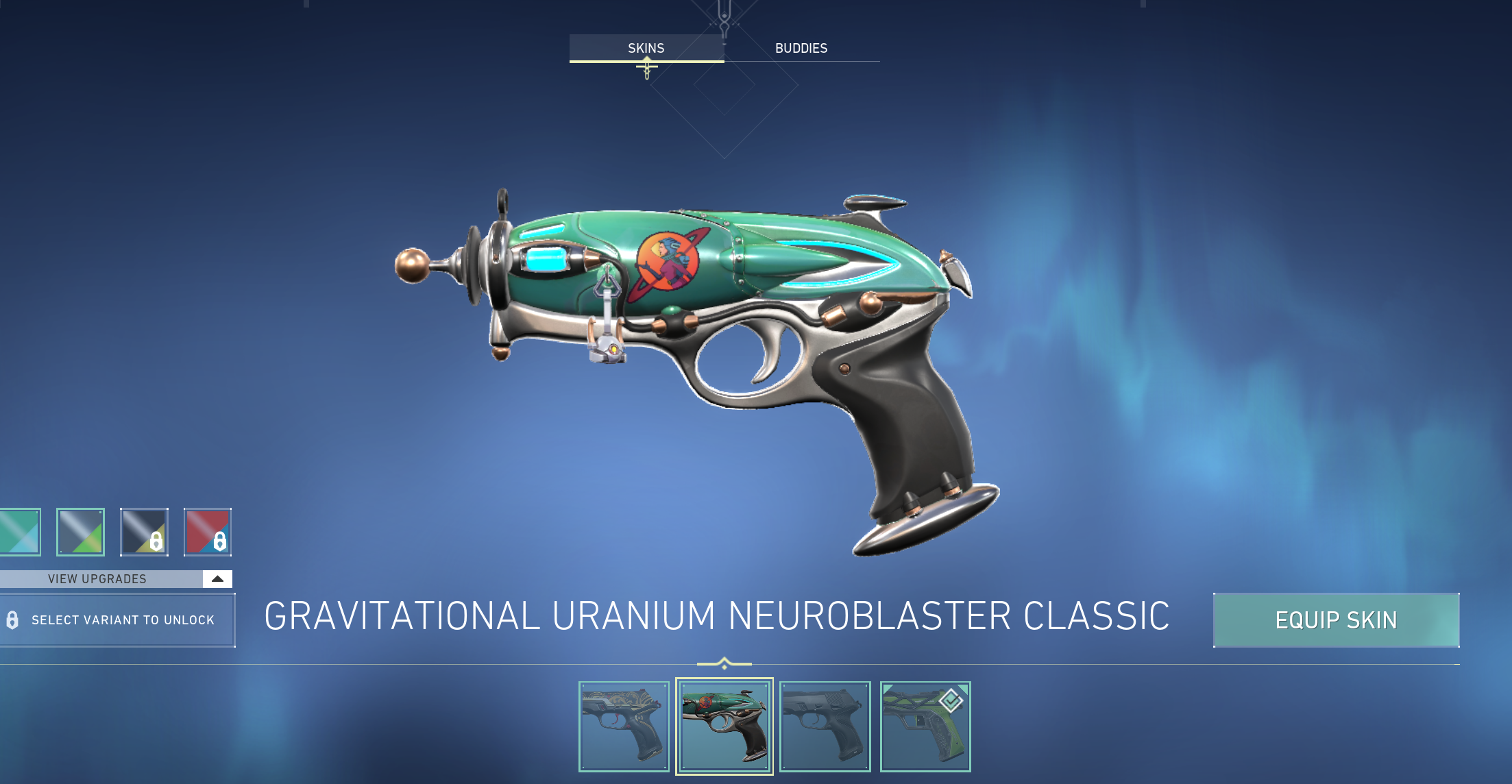Open the Skins tab
The width and height of the screenshot is (1512, 784).
click(645, 48)
